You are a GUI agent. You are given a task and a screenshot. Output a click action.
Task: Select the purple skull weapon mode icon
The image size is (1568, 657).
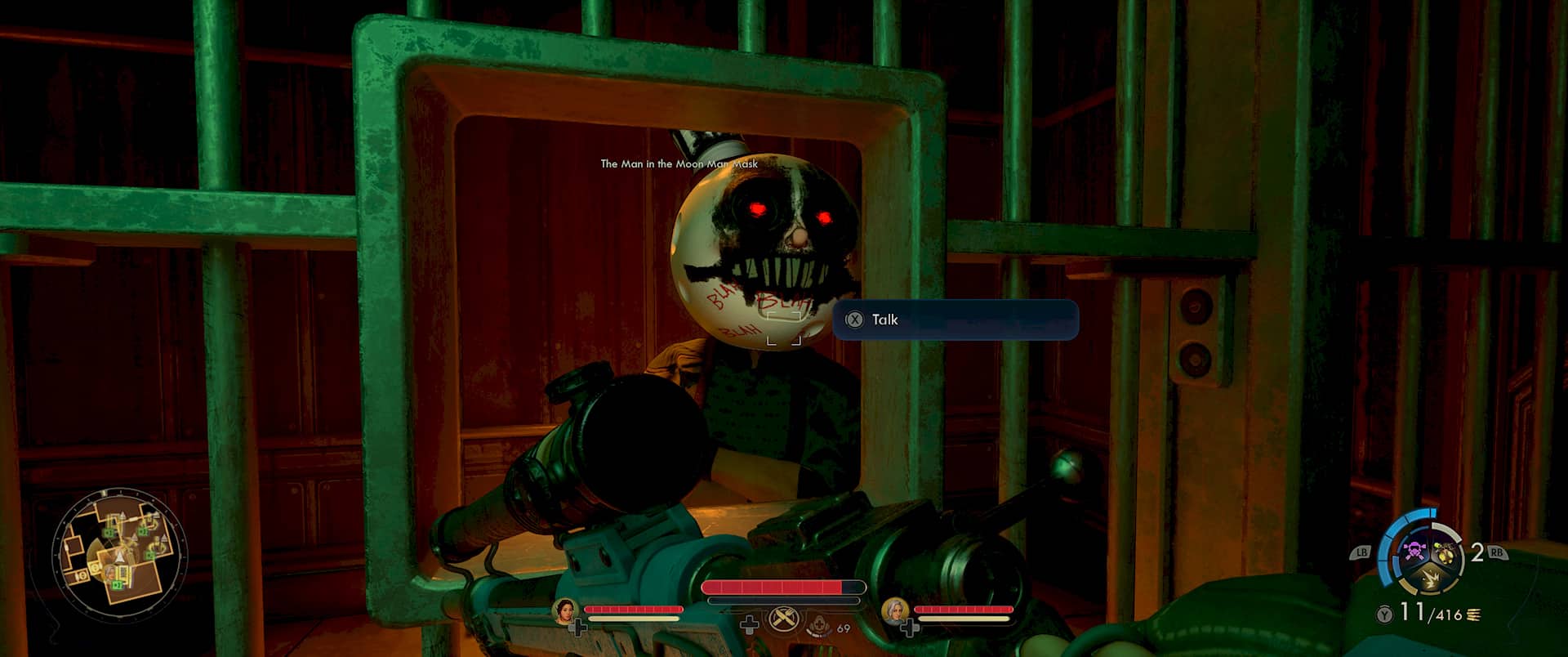[x=1414, y=551]
